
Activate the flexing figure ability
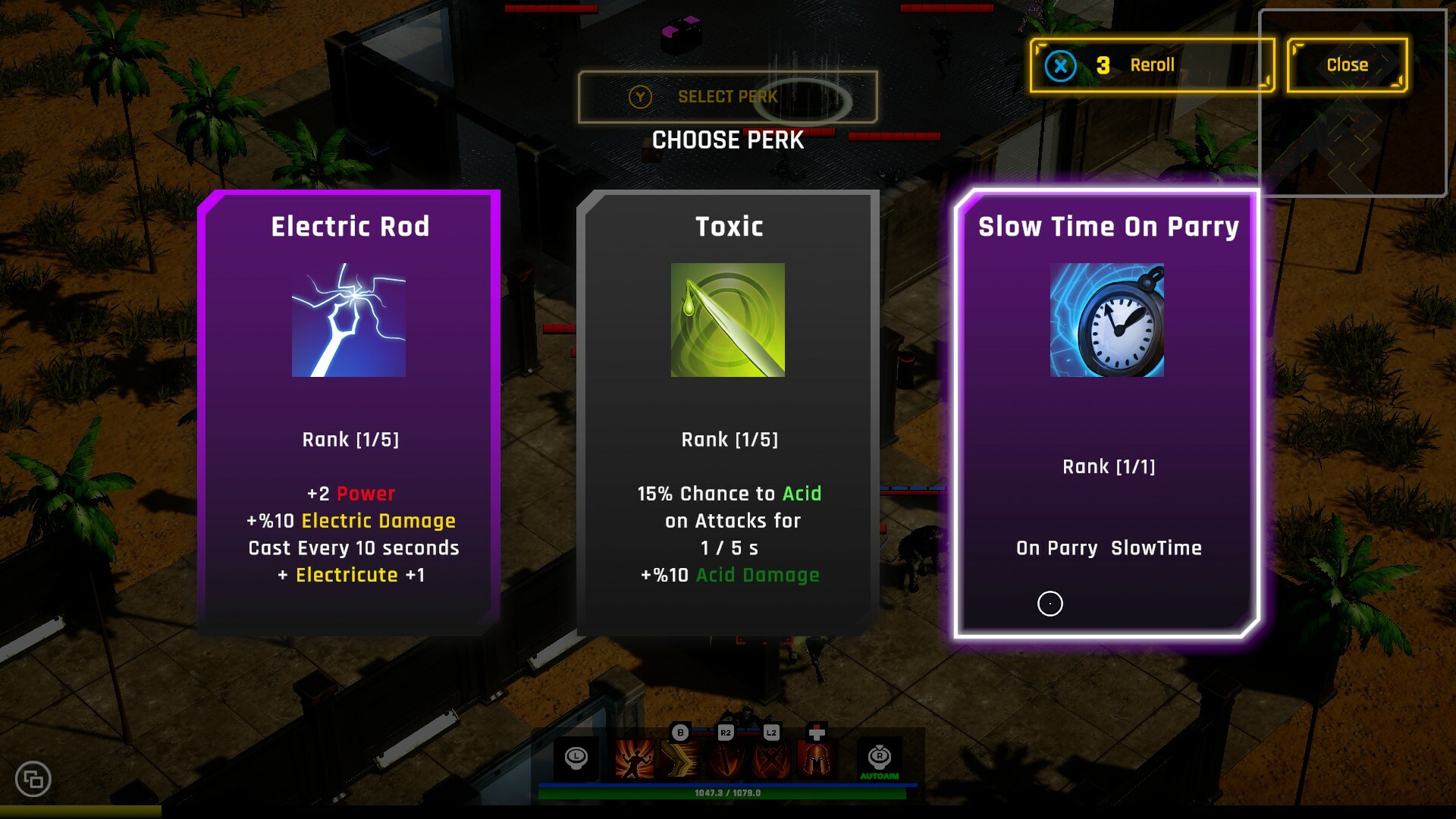634,758
